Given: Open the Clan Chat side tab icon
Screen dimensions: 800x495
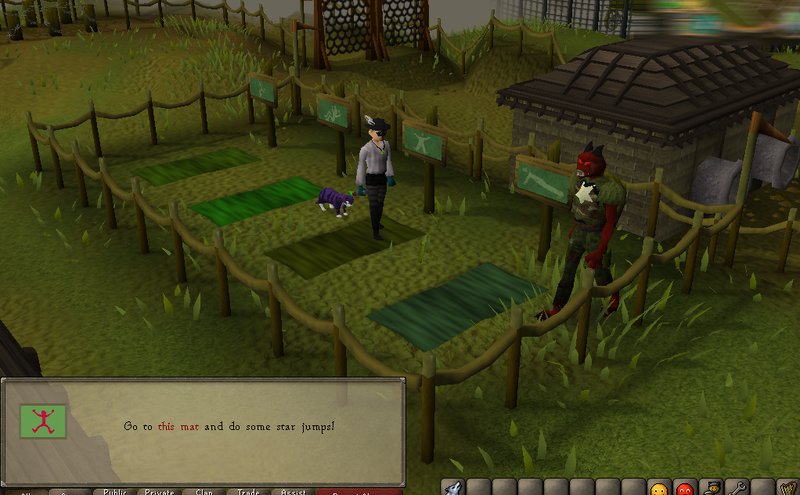Looking at the screenshot, I should click(x=712, y=488).
